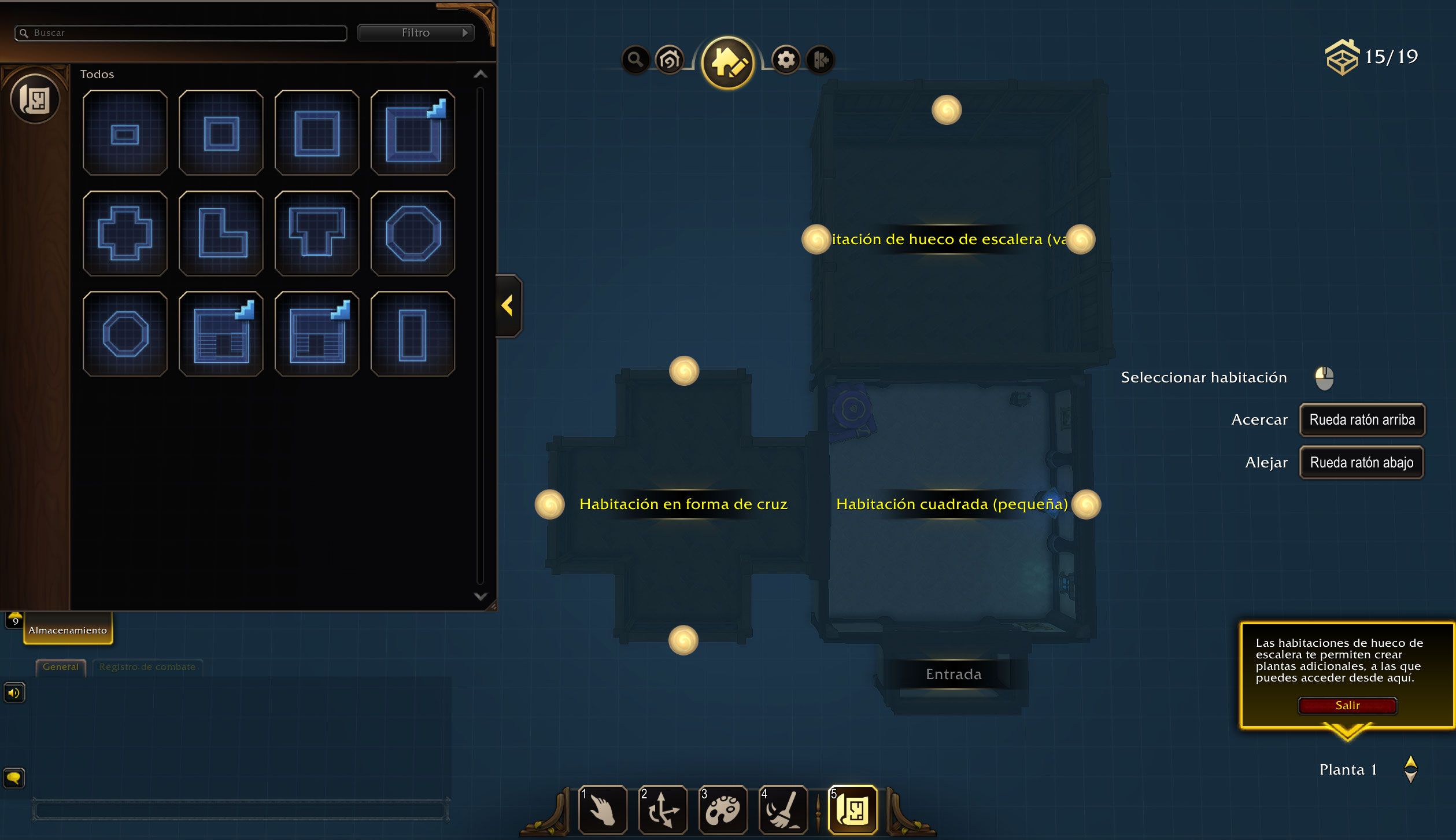
Task: Switch to the Registro de combate tab
Action: point(147,667)
